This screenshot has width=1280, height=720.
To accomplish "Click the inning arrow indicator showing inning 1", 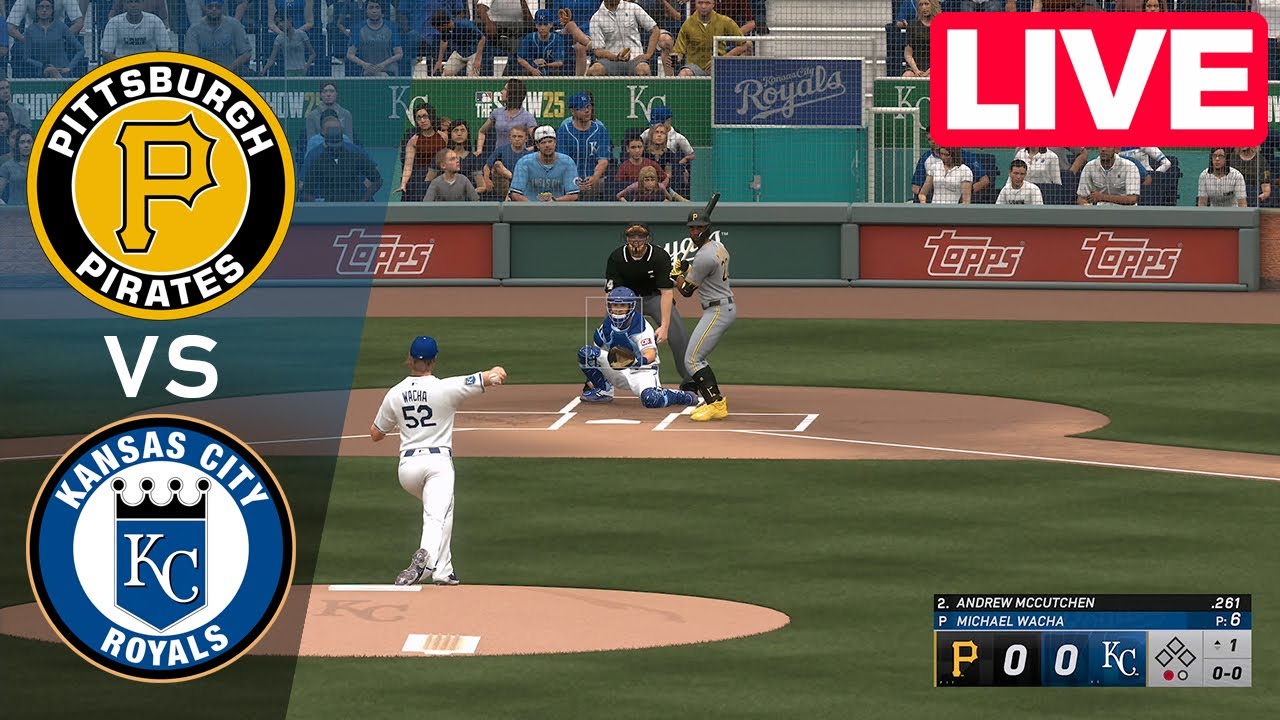I will pos(1225,644).
